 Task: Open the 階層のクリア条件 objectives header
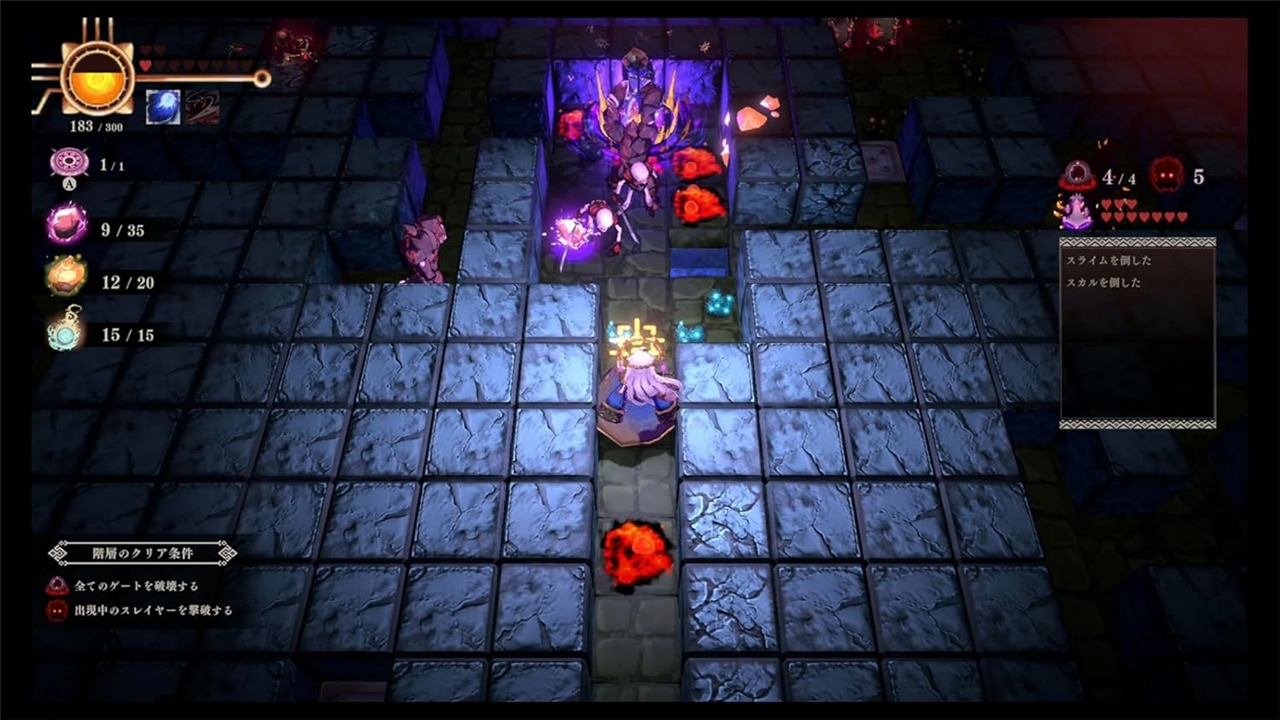143,552
